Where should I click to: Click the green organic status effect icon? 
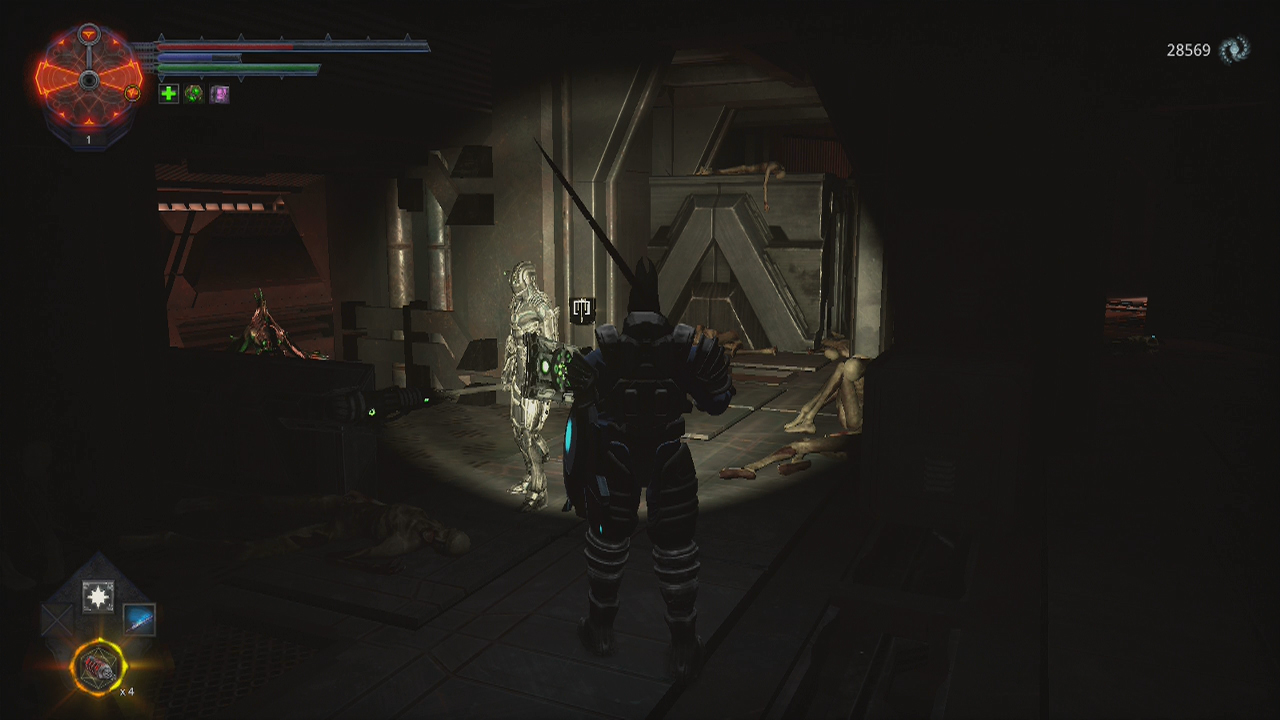click(x=193, y=93)
